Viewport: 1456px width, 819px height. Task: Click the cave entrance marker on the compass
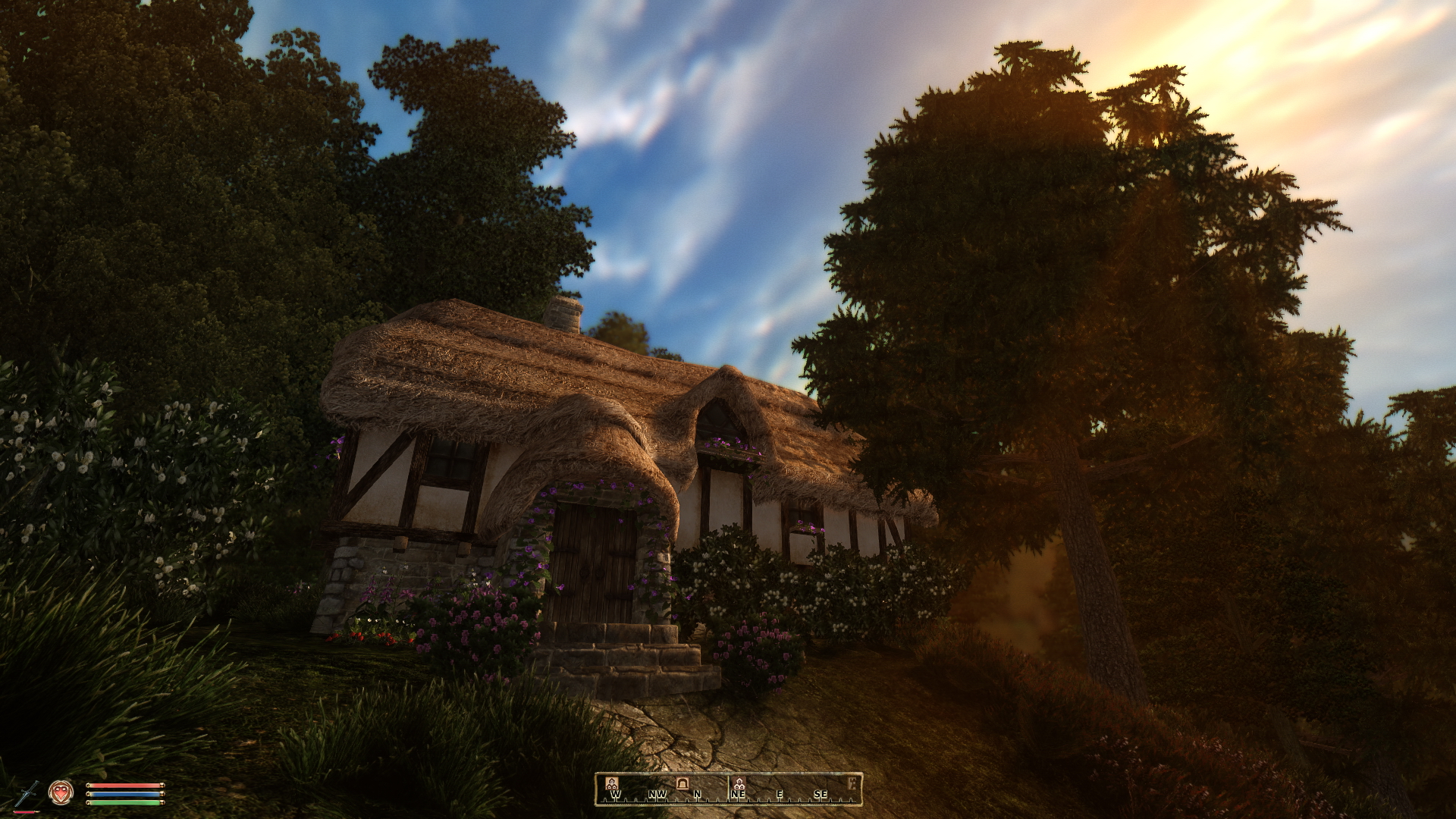[x=682, y=783]
